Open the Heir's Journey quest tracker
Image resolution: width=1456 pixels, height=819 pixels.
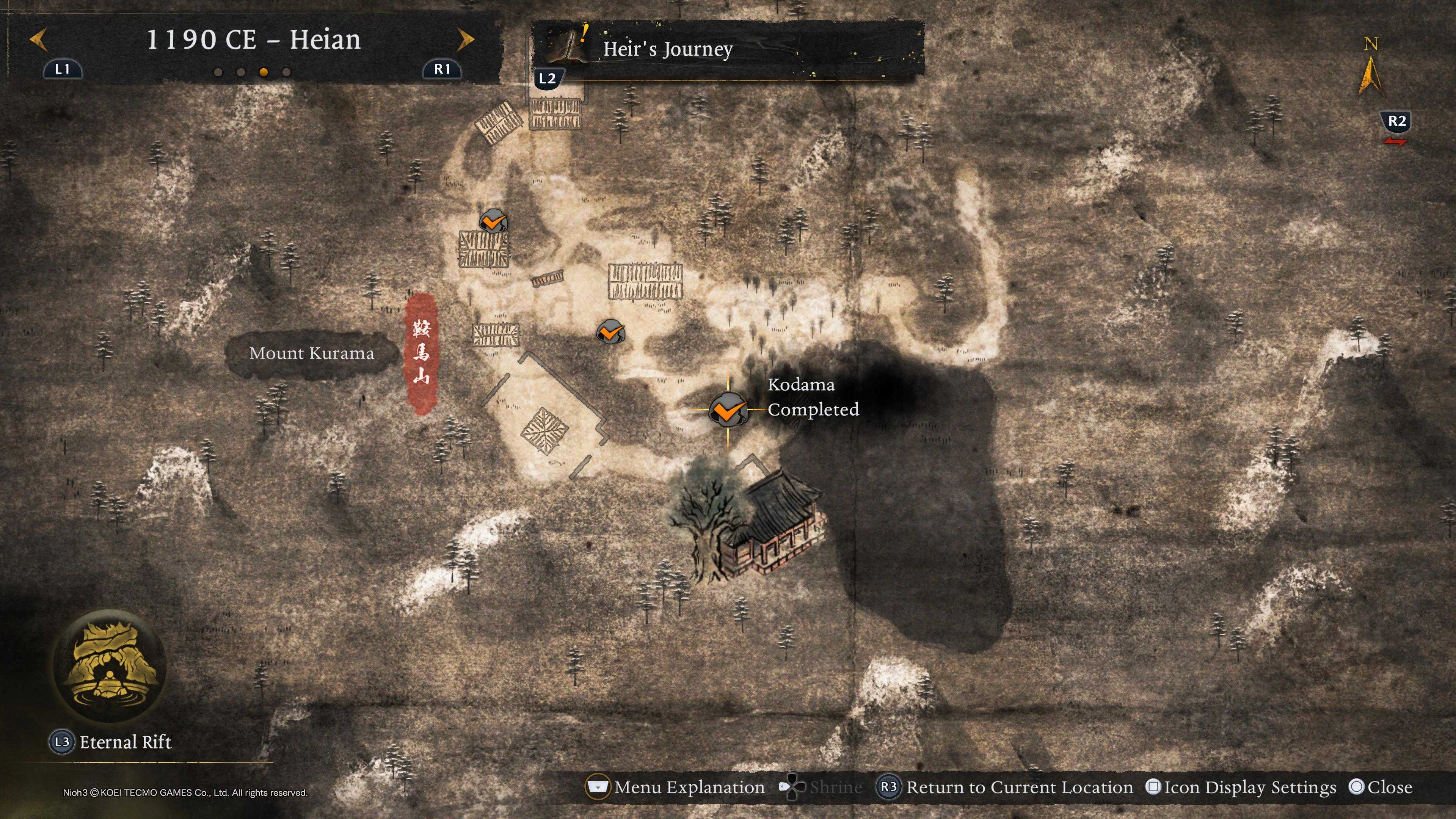point(667,49)
